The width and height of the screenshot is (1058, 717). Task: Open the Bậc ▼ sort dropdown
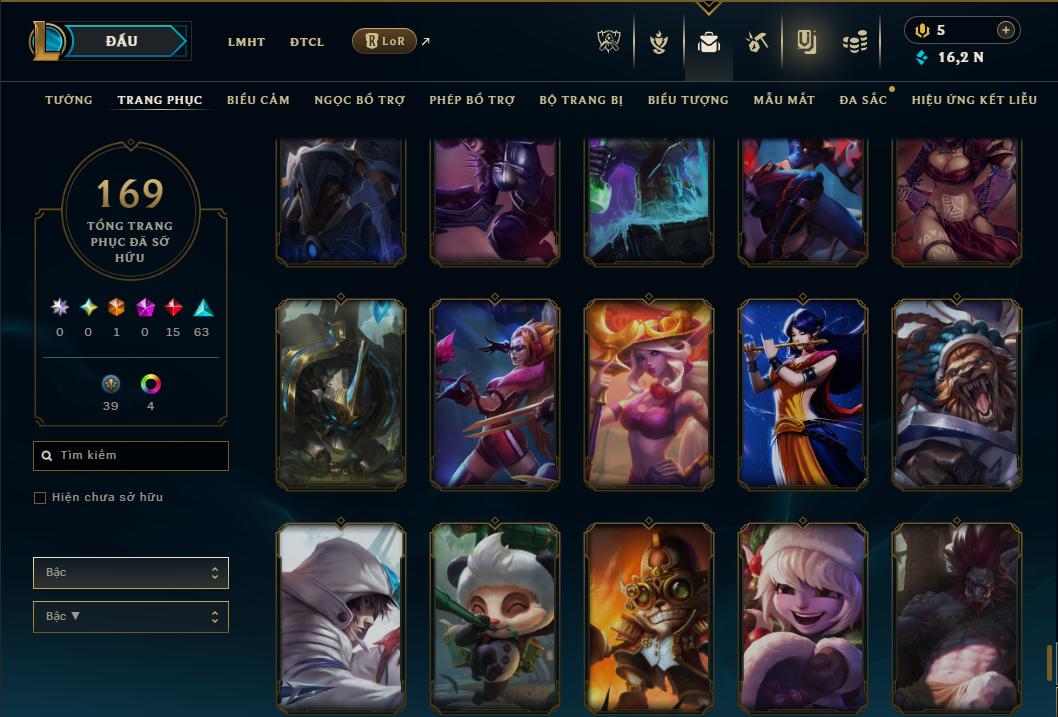coord(131,616)
